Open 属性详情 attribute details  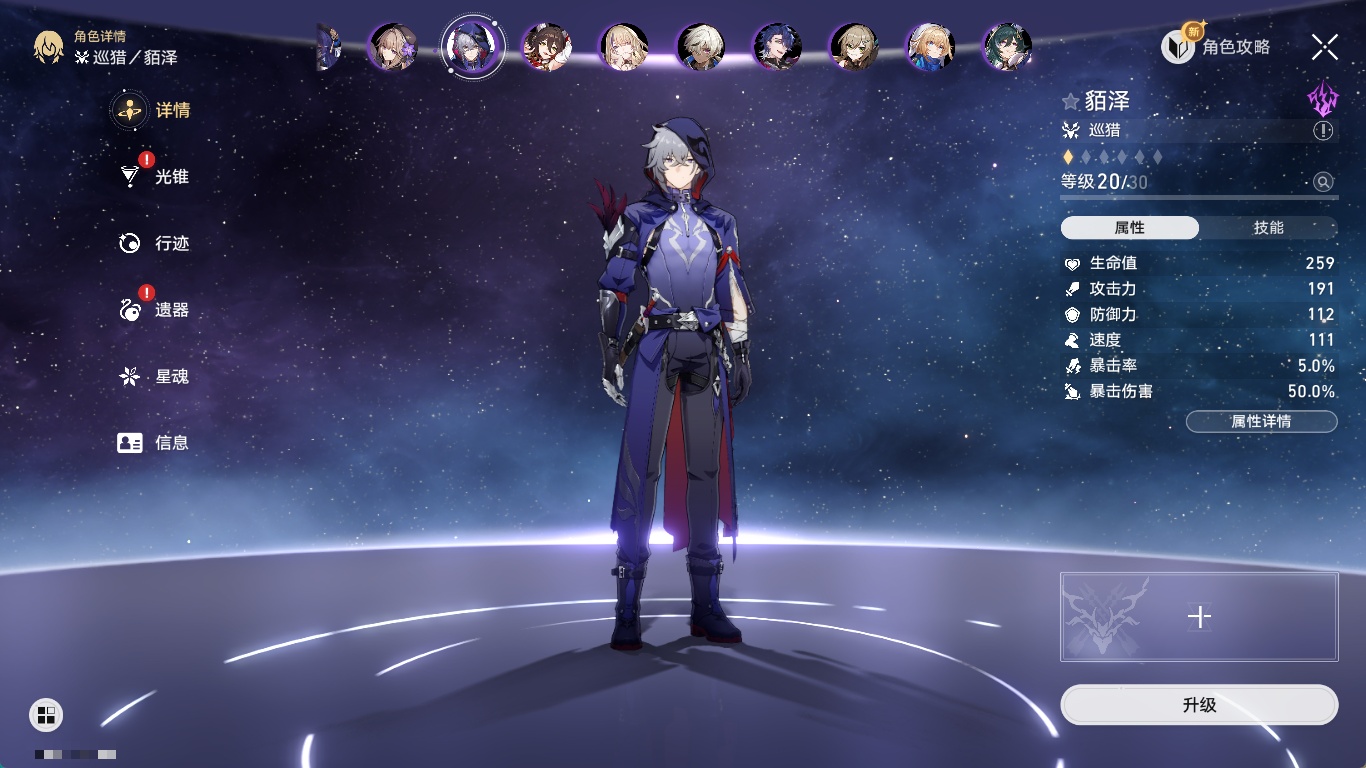click(1261, 422)
